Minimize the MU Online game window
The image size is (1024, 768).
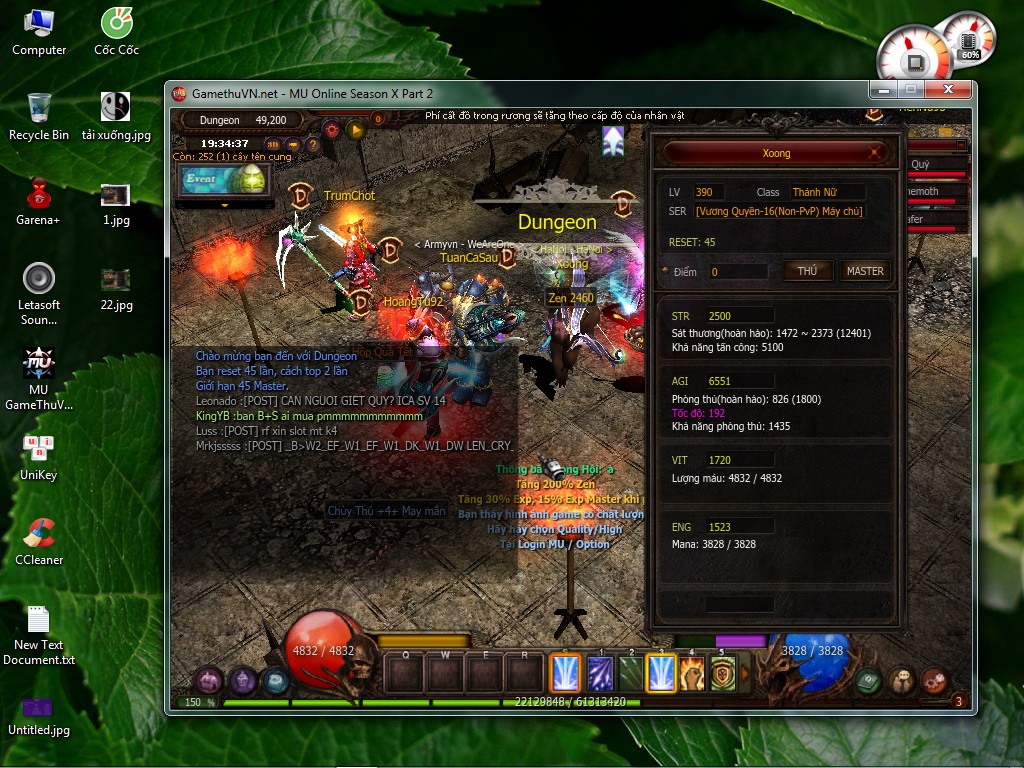[881, 90]
